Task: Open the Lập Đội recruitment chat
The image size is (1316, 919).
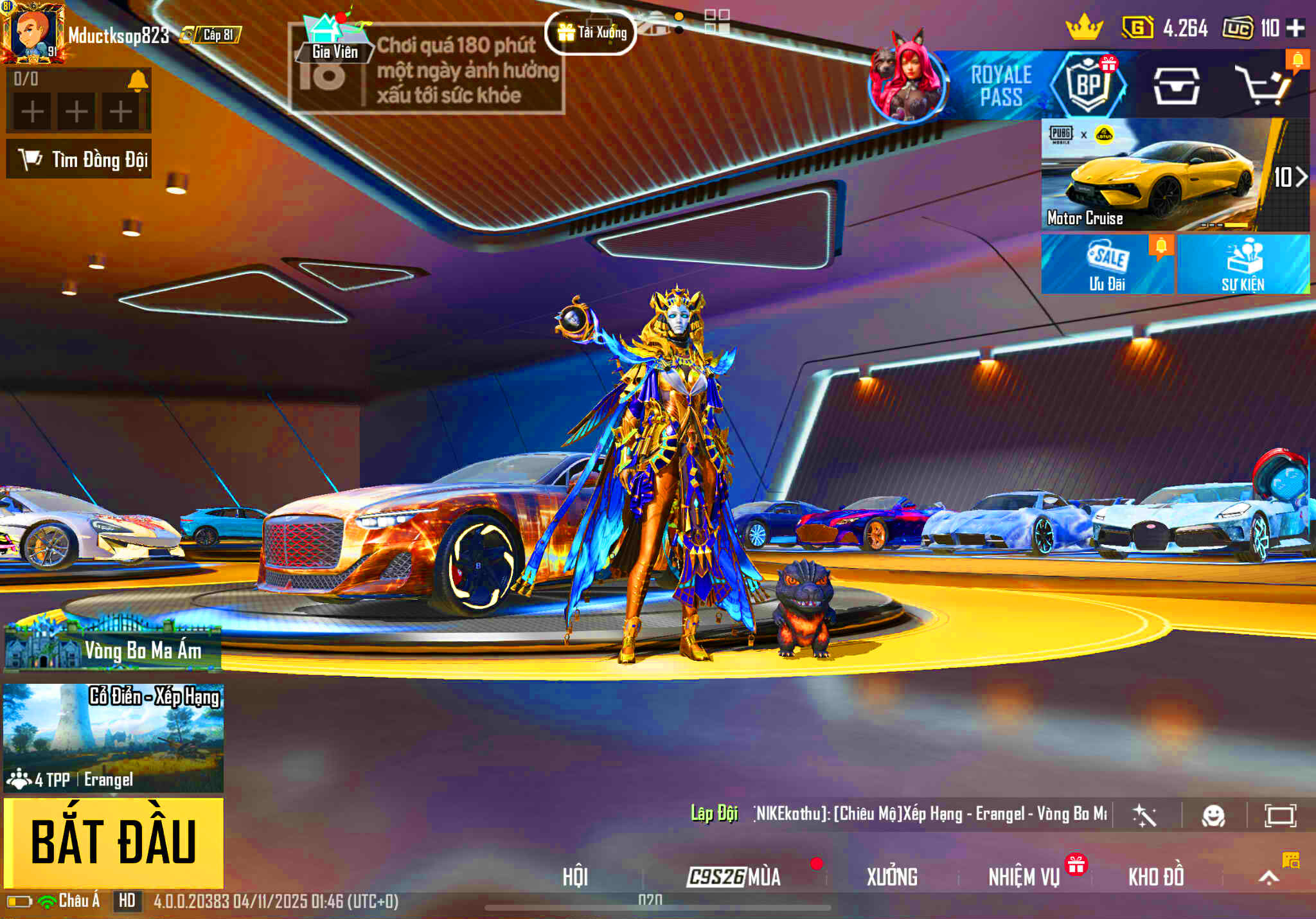Action: coord(714,814)
